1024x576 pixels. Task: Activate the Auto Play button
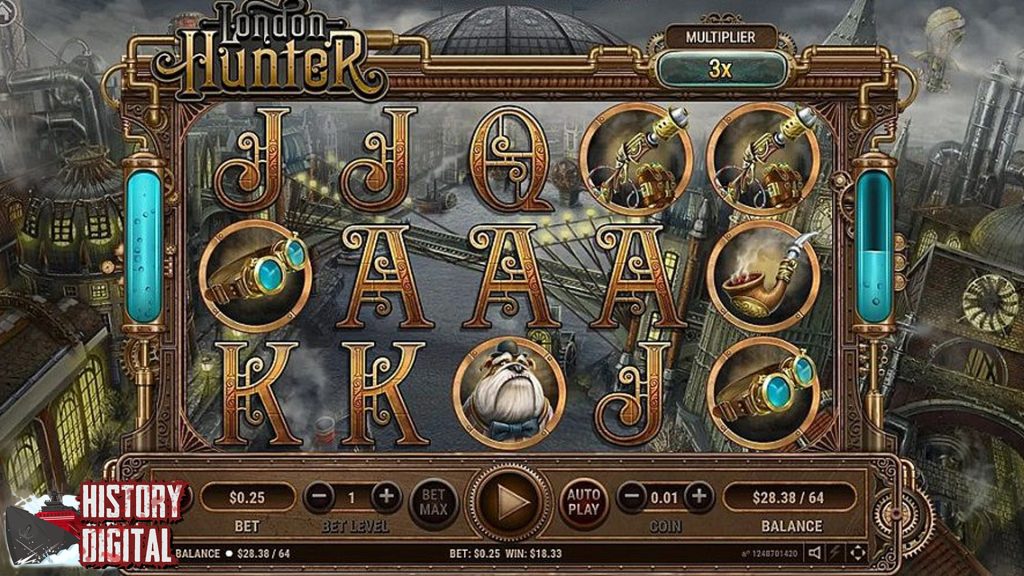point(582,498)
